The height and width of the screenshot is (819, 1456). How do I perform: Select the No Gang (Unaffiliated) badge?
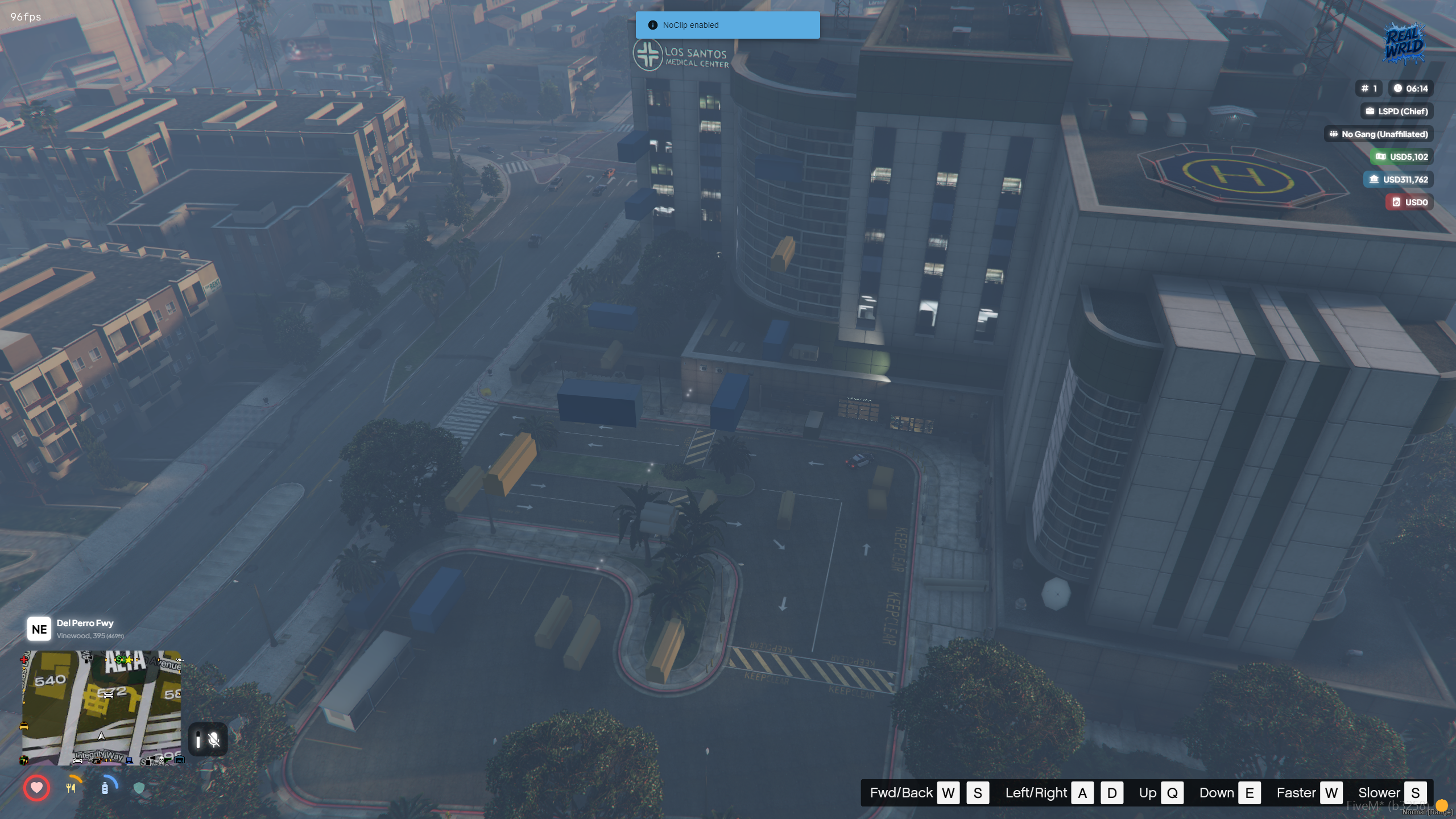(x=1379, y=134)
